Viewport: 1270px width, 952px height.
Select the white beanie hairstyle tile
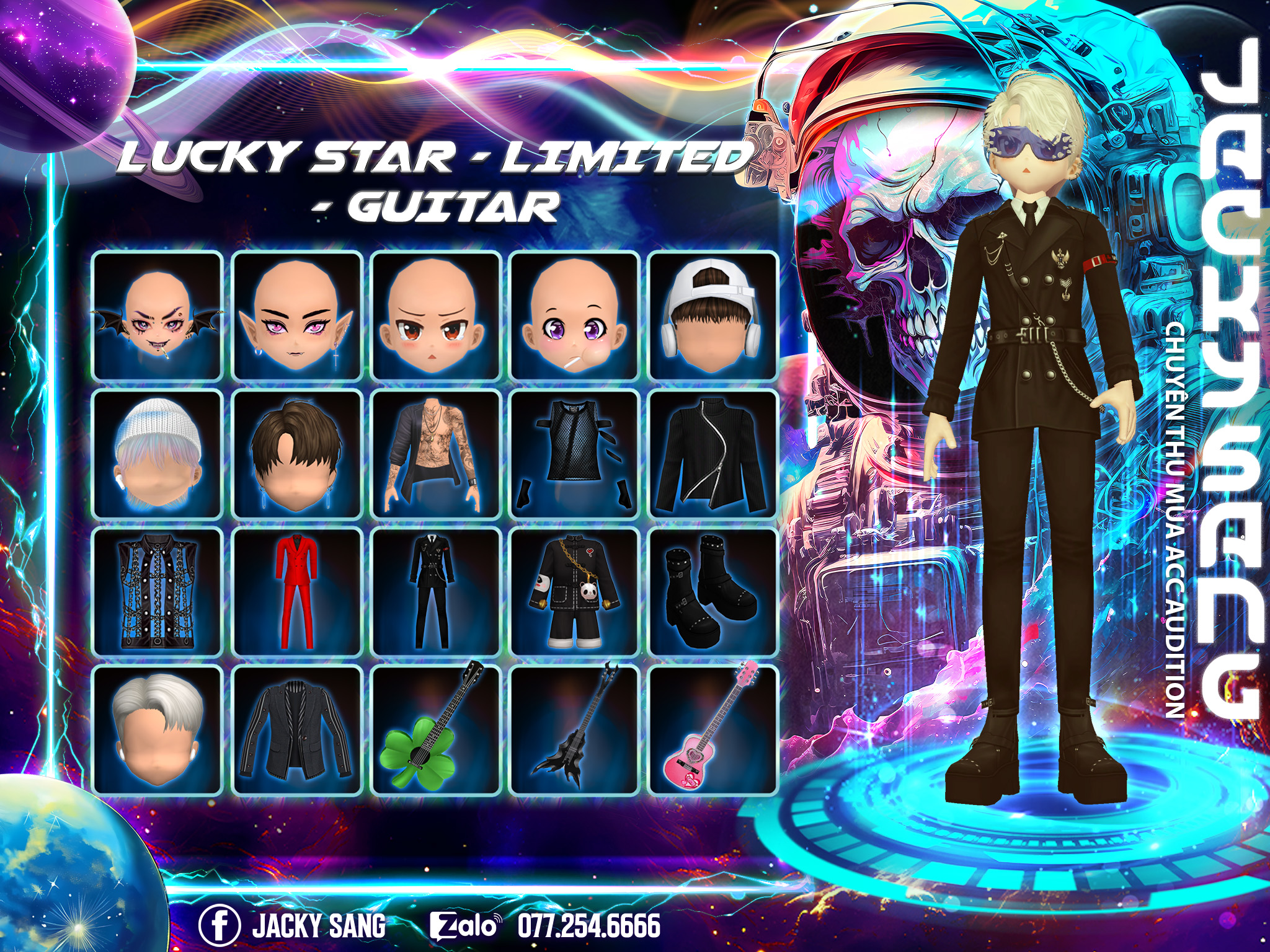(158, 454)
